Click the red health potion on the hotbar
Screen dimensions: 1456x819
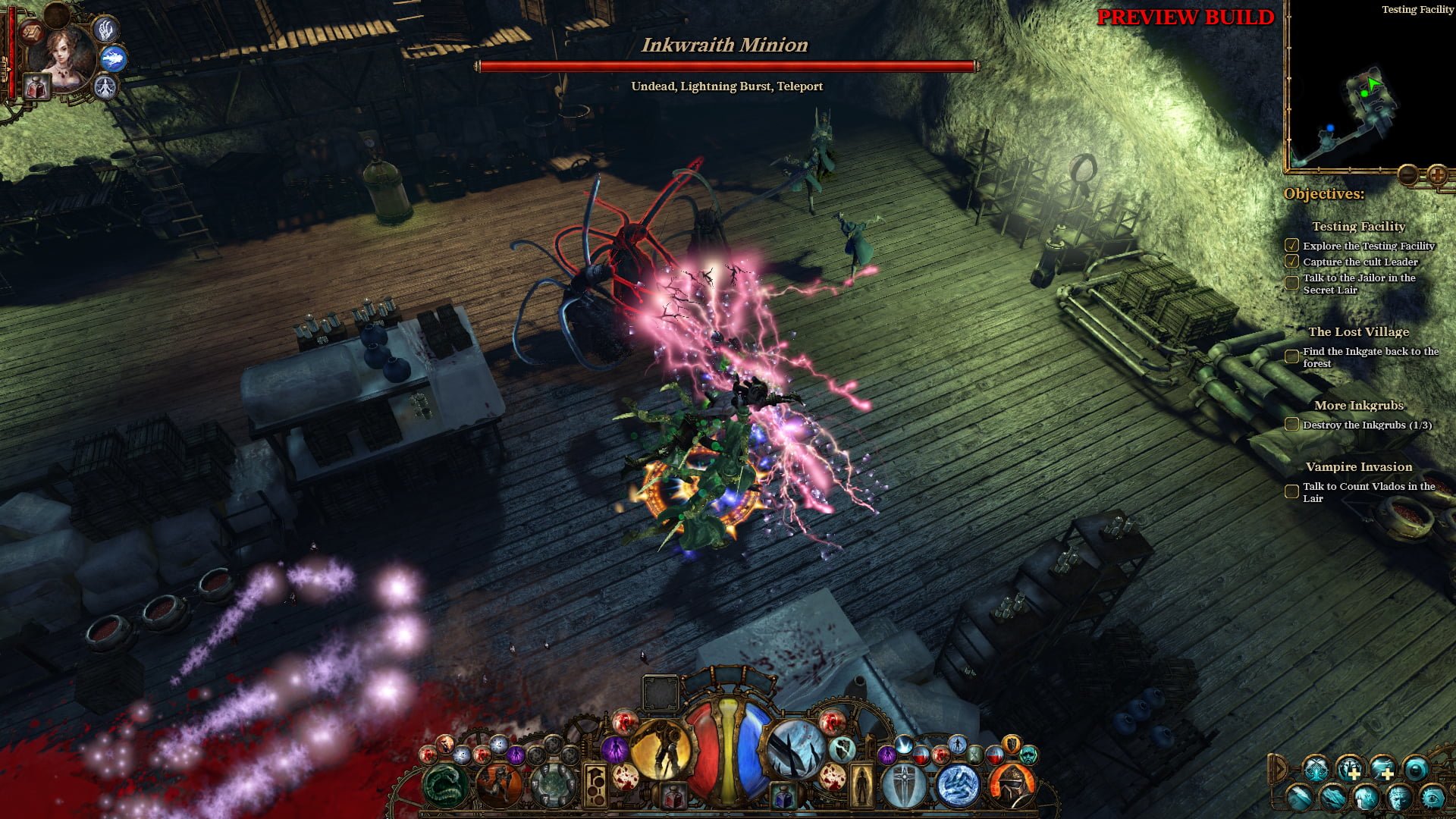pyautogui.click(x=673, y=795)
